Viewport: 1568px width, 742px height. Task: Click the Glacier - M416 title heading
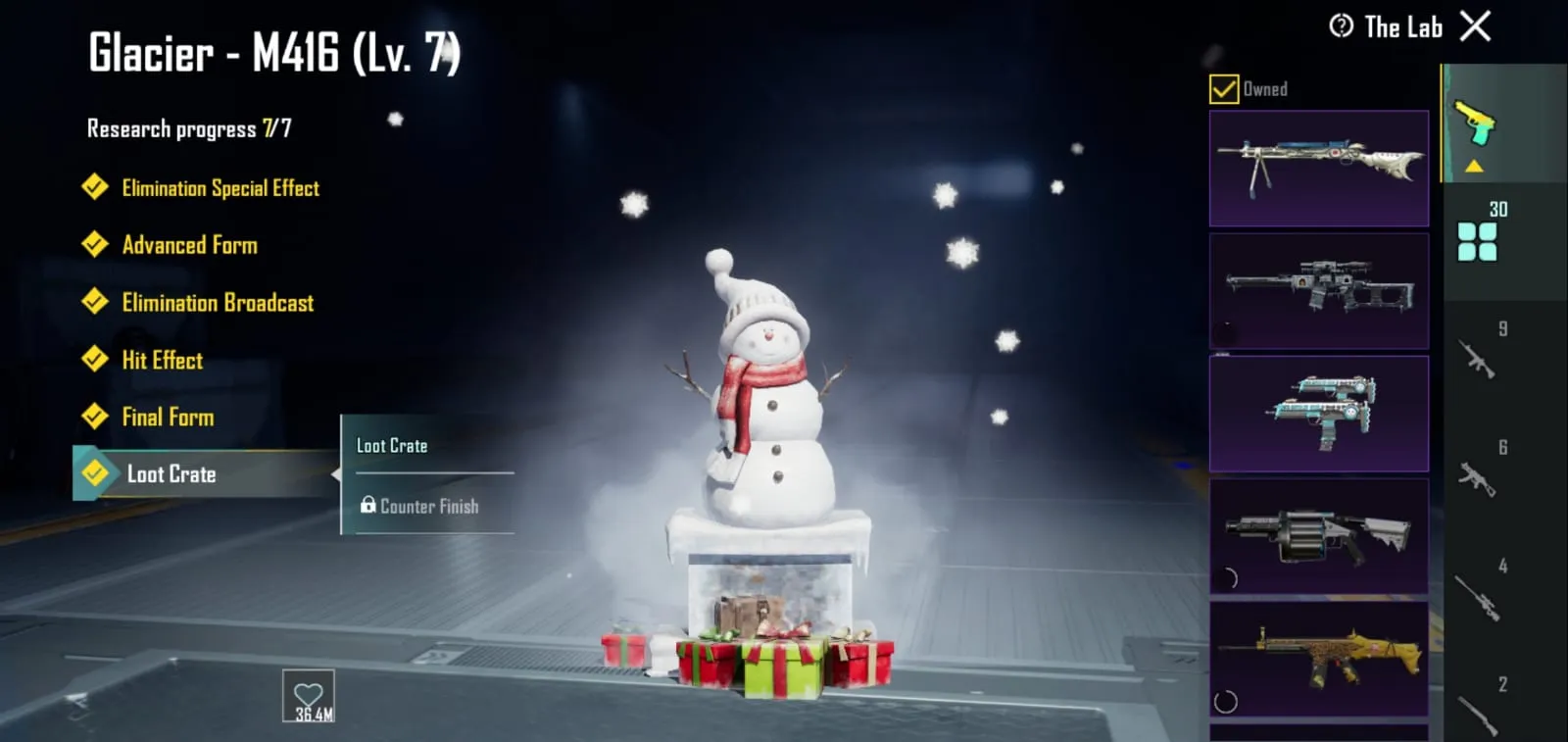pyautogui.click(x=271, y=55)
